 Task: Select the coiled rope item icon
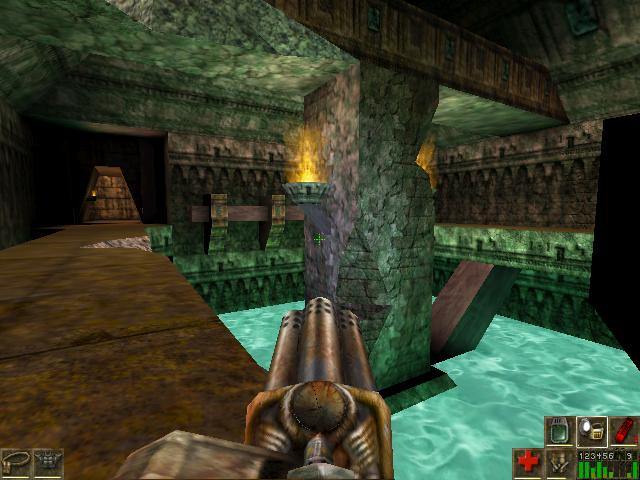(16, 463)
